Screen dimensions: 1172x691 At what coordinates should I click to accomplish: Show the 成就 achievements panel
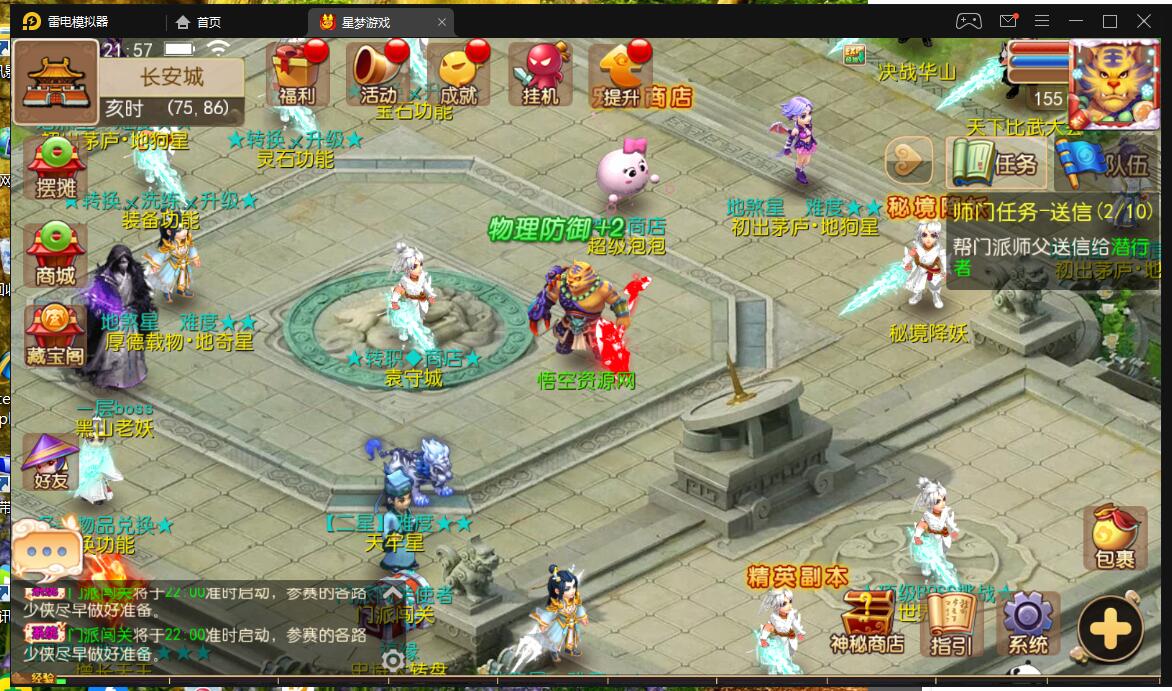coord(458,73)
